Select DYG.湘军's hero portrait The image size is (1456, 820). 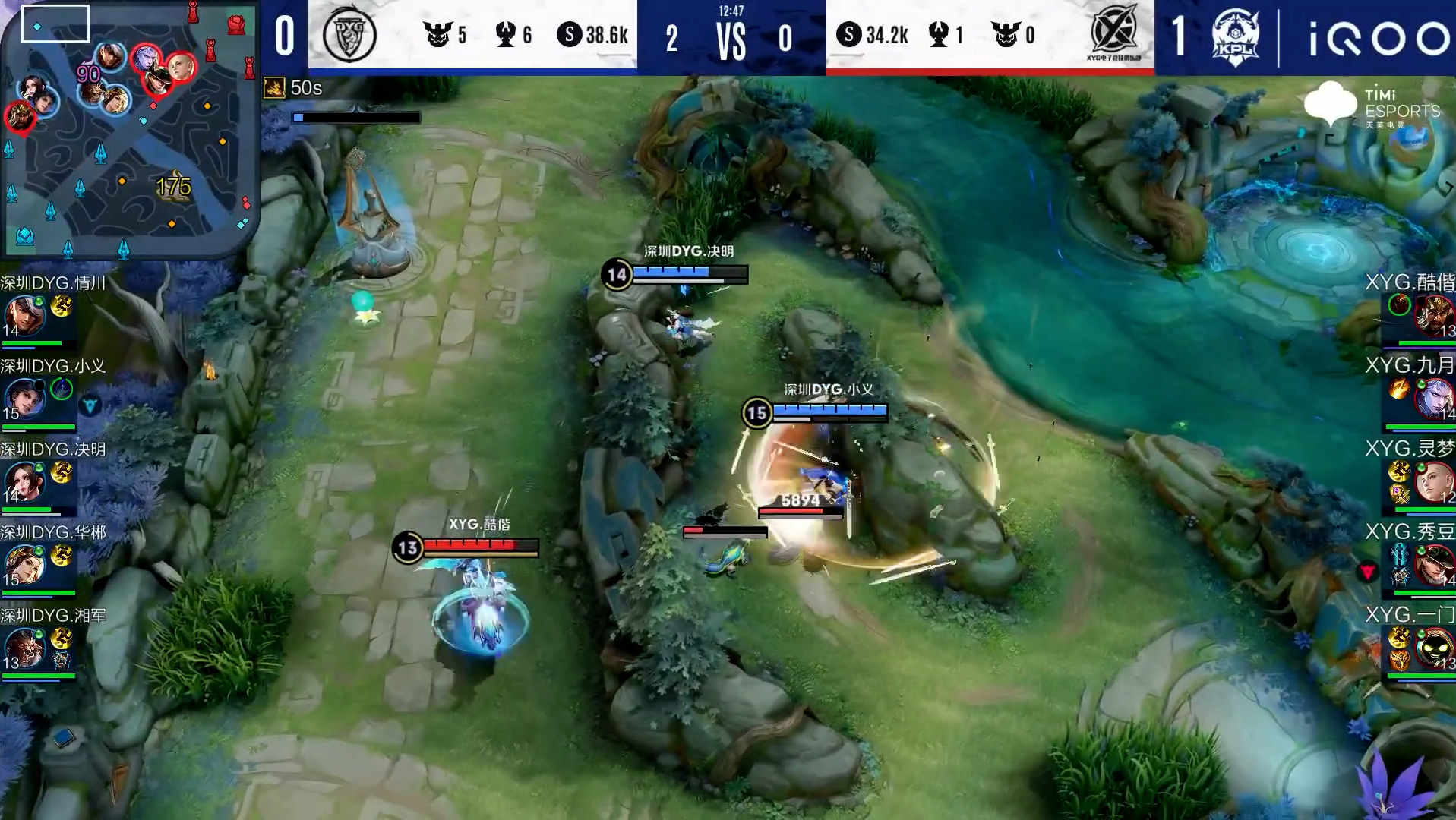coord(24,648)
